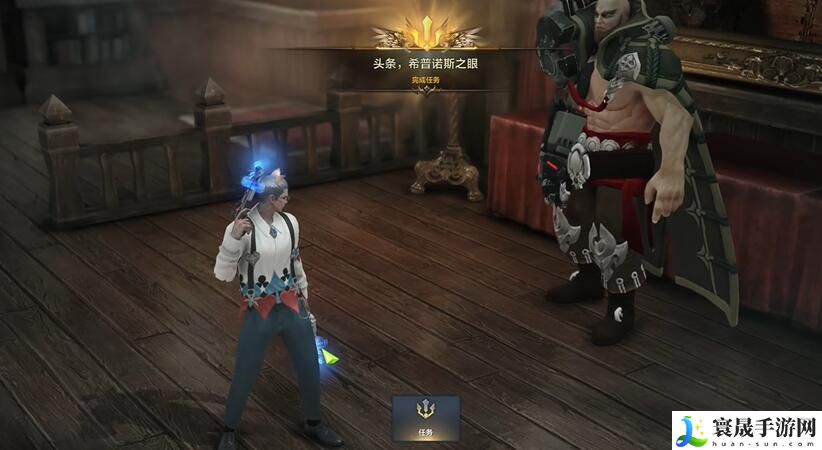Image resolution: width=822 pixels, height=450 pixels.
Task: Open the 任务 quest button
Action: (425, 418)
